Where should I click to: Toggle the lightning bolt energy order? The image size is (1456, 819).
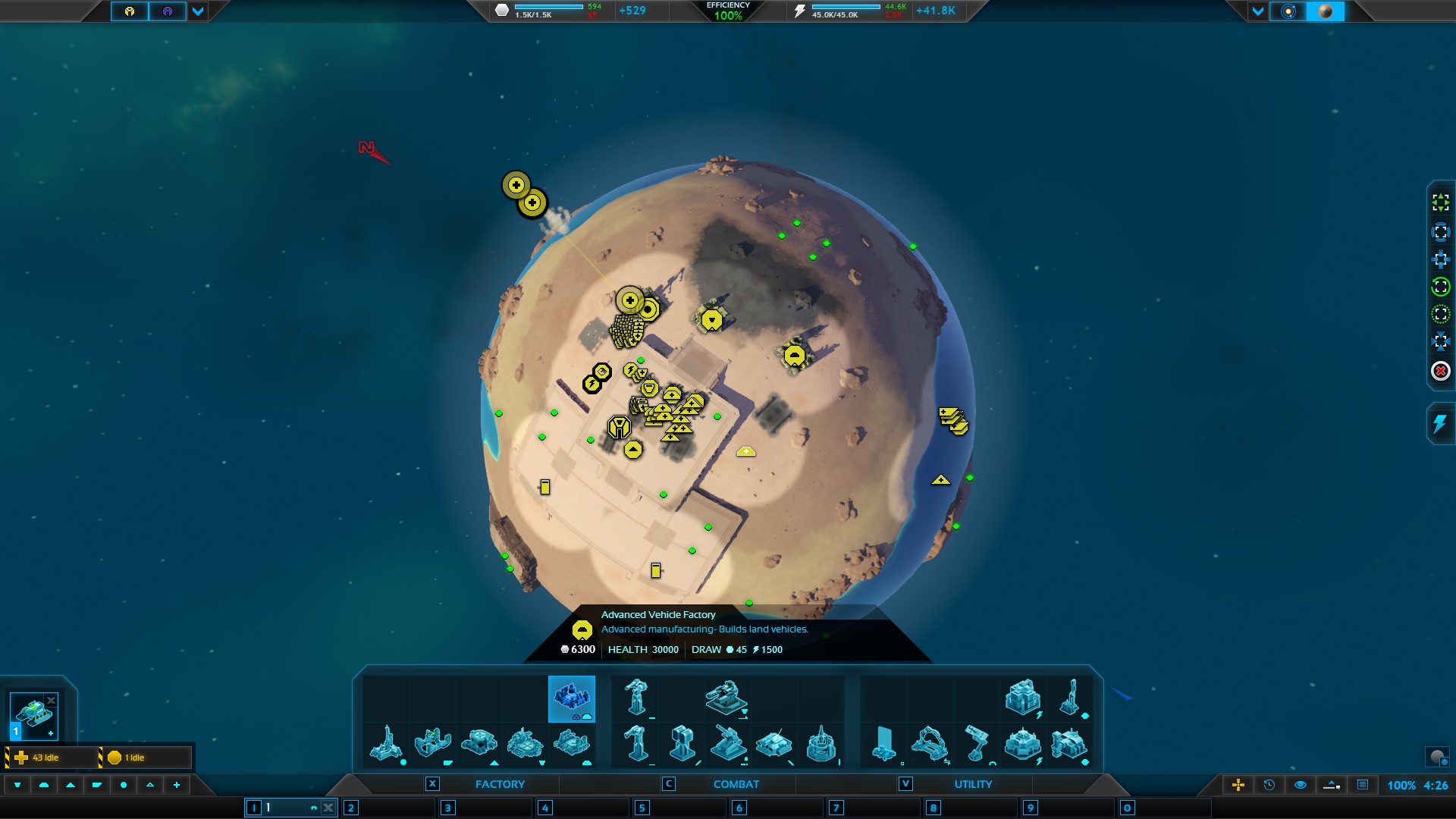[x=1440, y=424]
